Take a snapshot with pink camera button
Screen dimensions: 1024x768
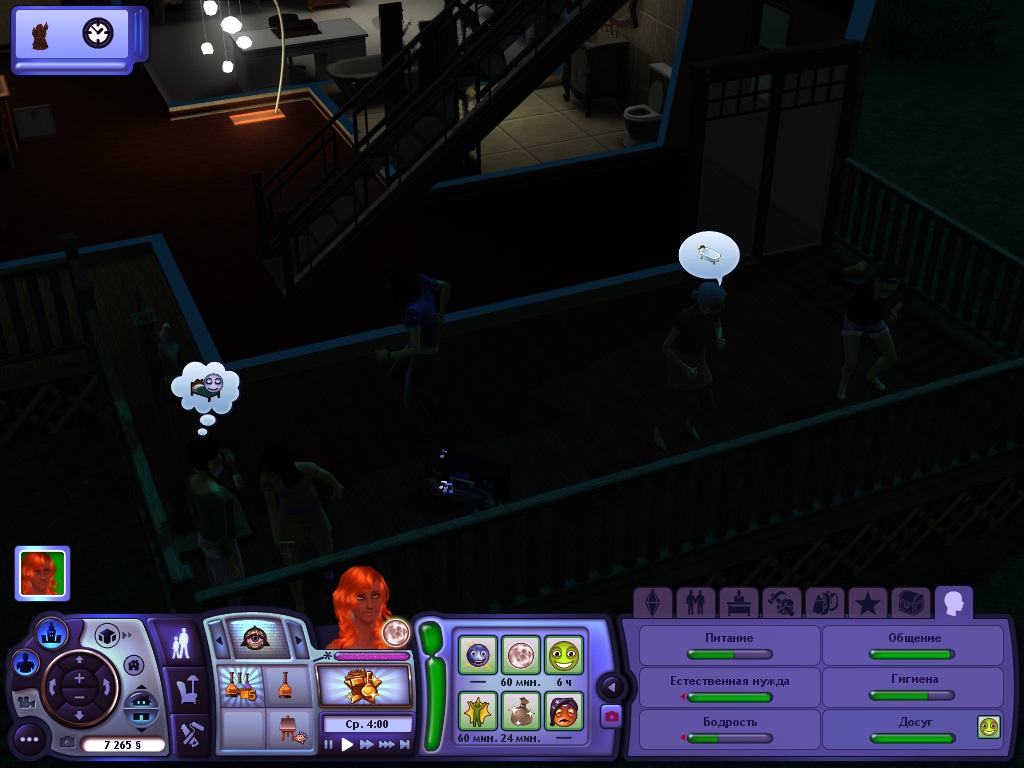click(611, 715)
